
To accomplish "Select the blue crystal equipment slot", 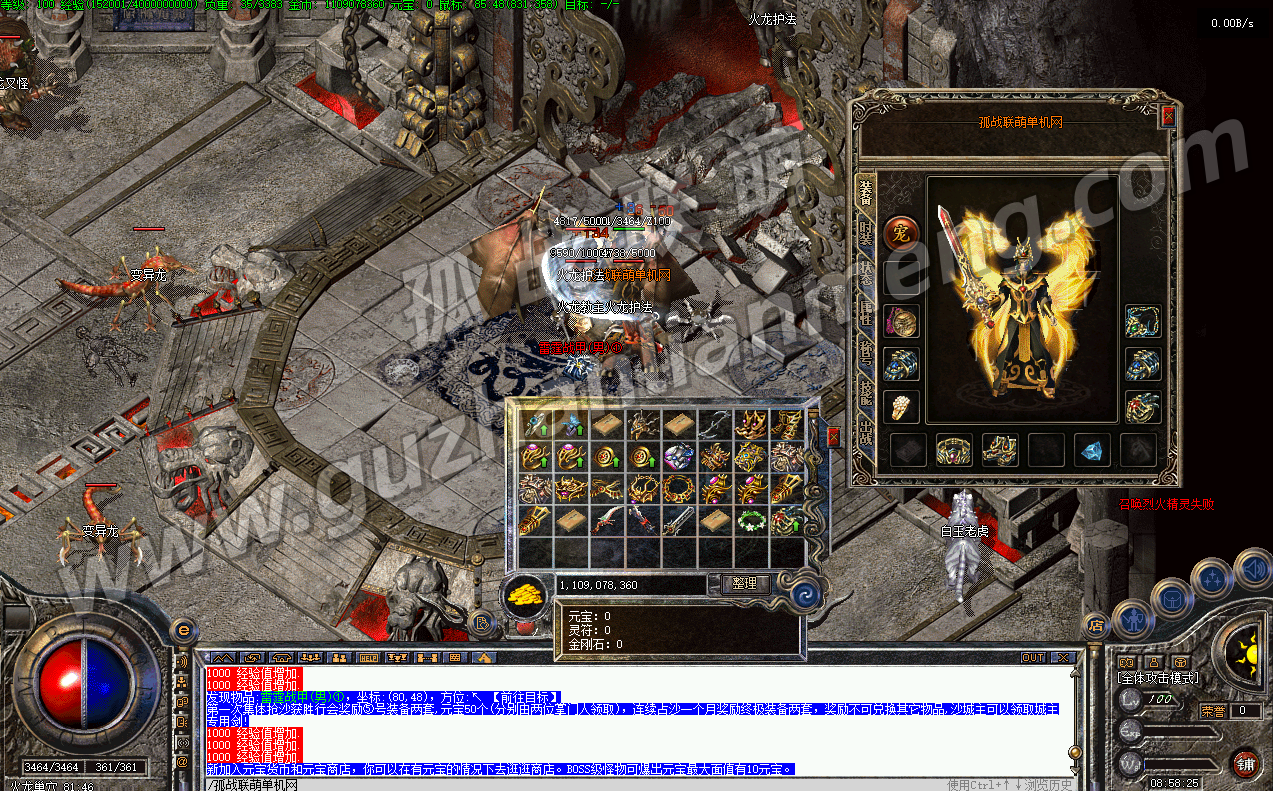I will click(x=1092, y=450).
